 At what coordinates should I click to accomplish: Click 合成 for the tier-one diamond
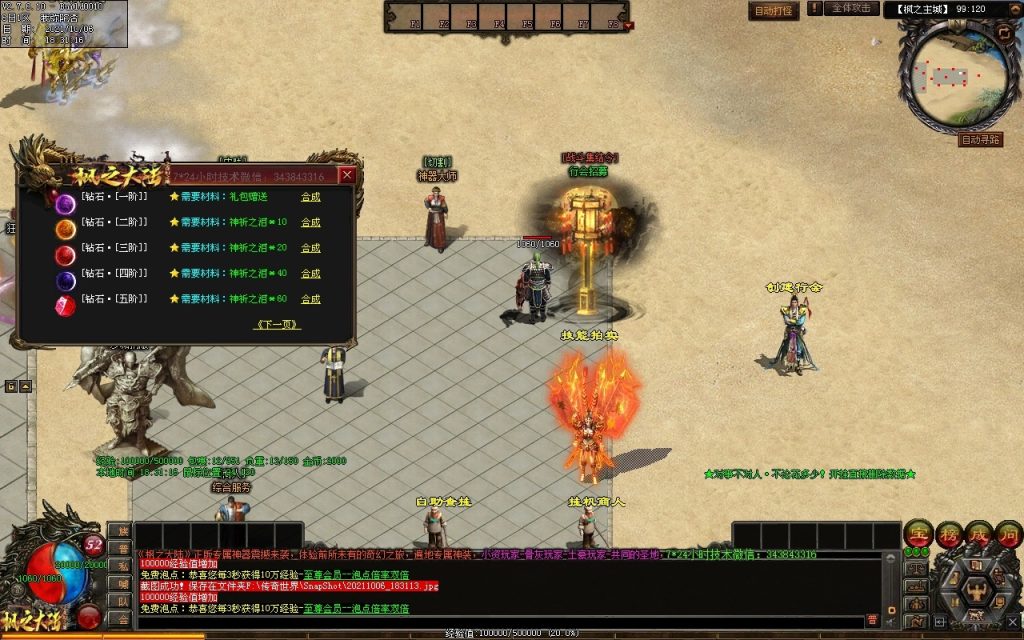click(x=311, y=197)
